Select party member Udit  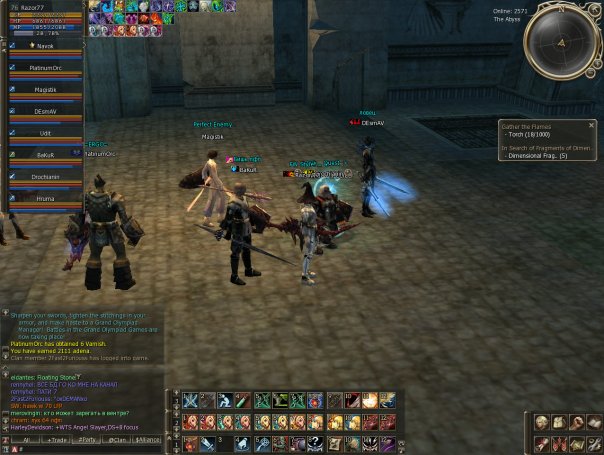(x=45, y=134)
